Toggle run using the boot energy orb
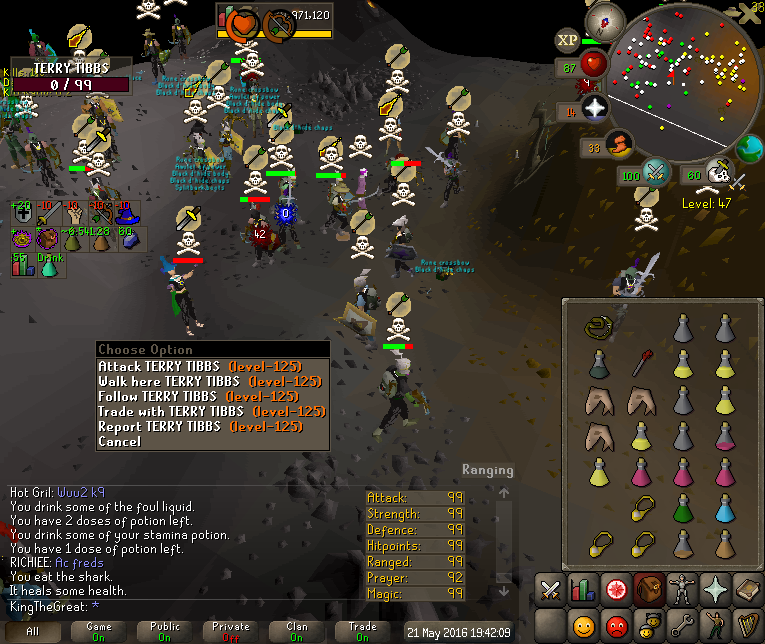The image size is (765, 644). coord(621,147)
